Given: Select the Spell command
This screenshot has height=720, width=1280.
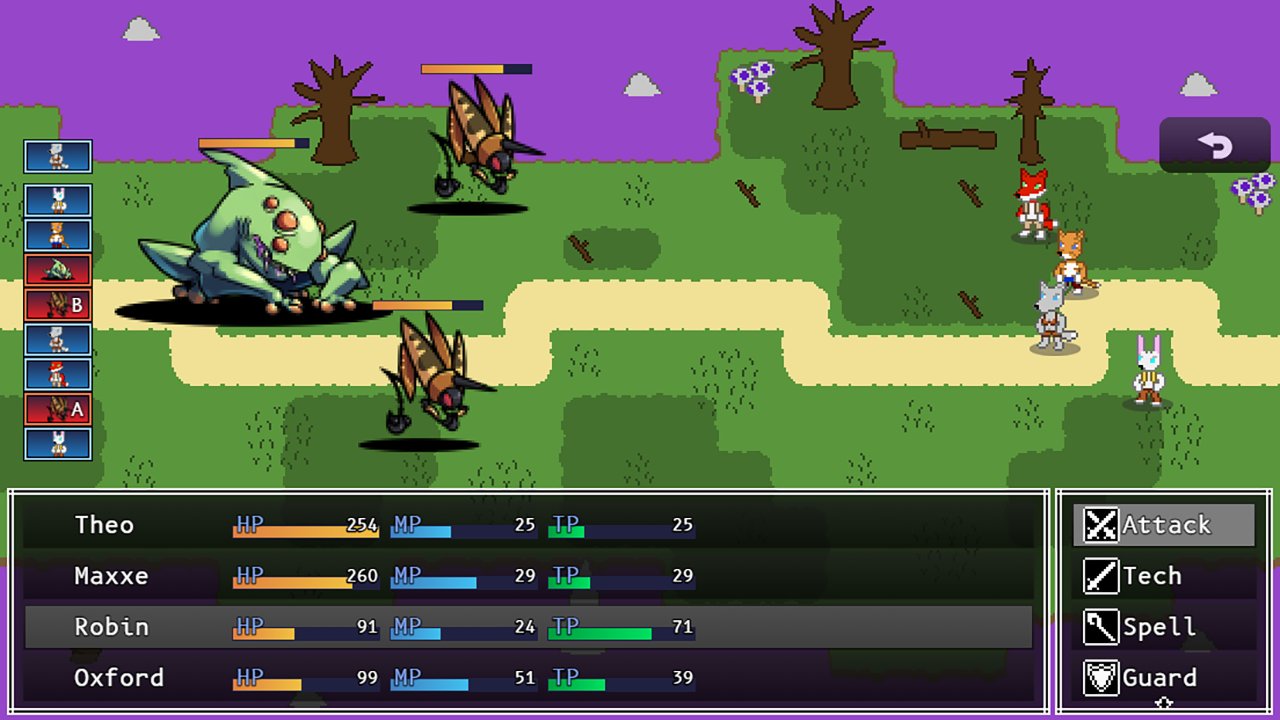Looking at the screenshot, I should point(1160,627).
